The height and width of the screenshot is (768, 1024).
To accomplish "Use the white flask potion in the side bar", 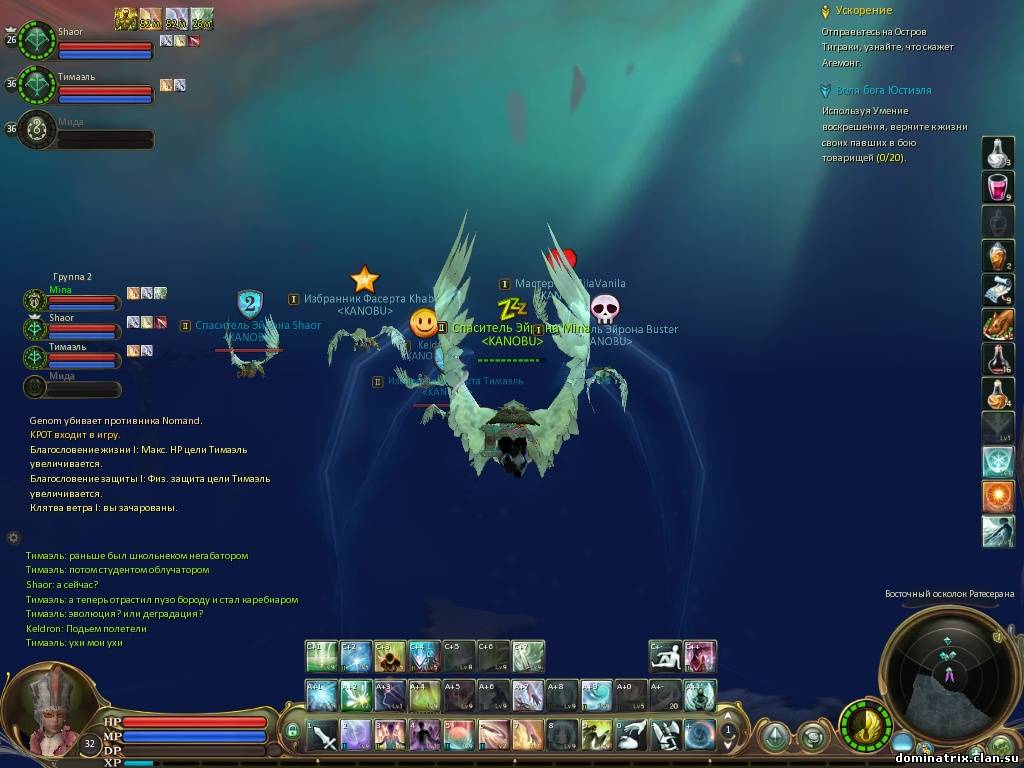I will [x=998, y=153].
